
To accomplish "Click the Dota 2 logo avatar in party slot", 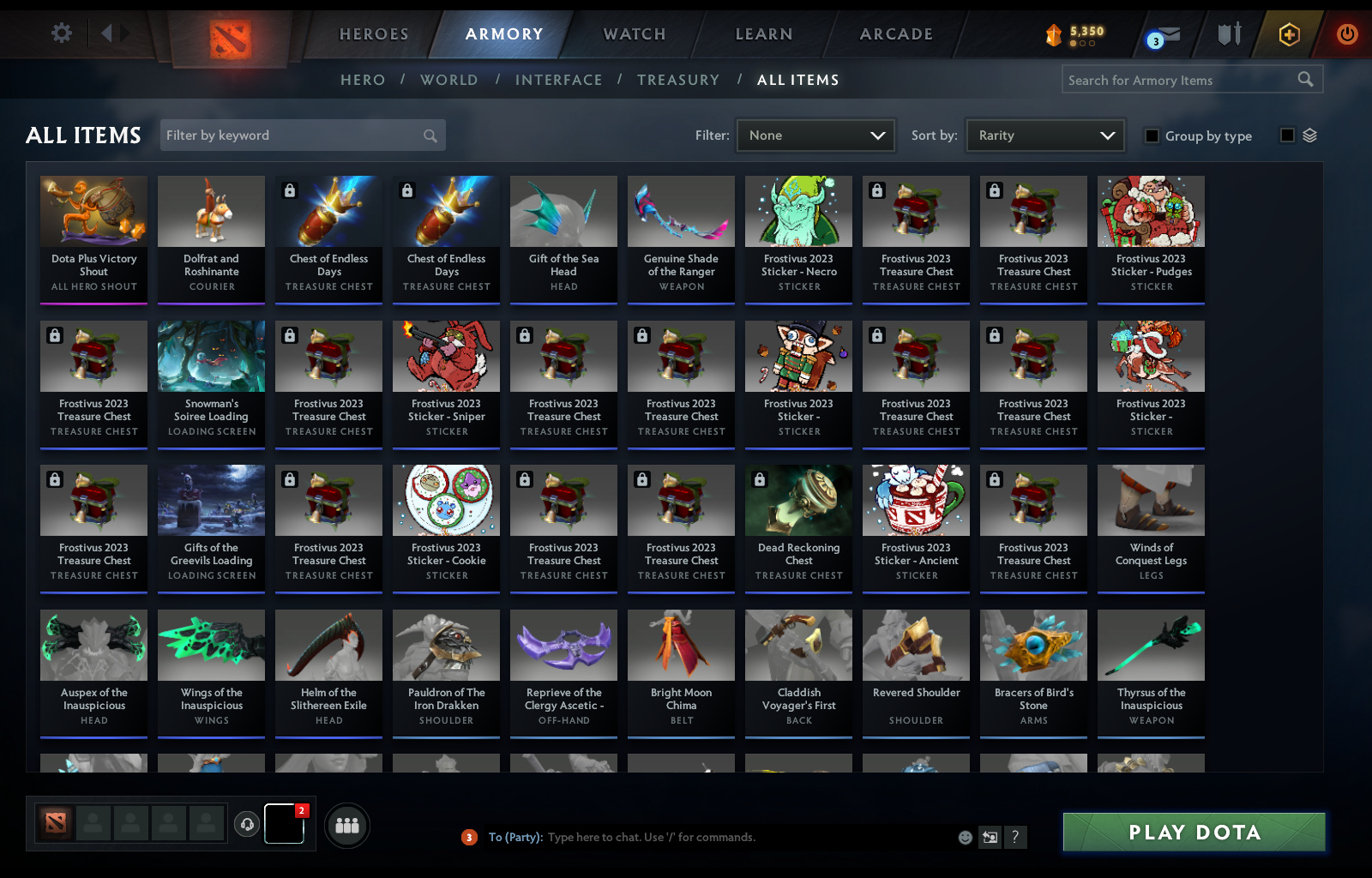I will tap(56, 823).
